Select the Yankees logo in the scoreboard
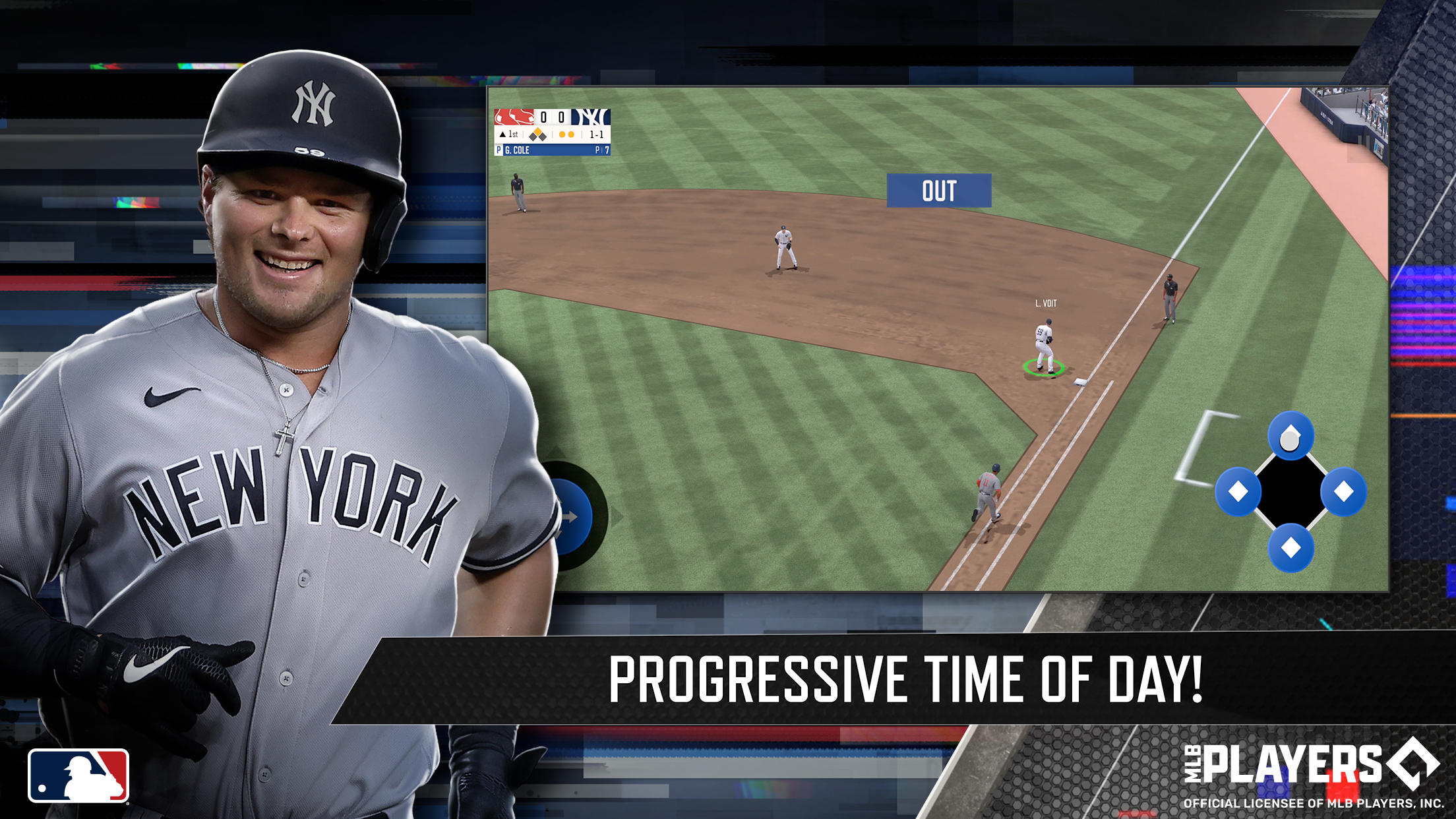This screenshot has width=1456, height=819. [591, 117]
